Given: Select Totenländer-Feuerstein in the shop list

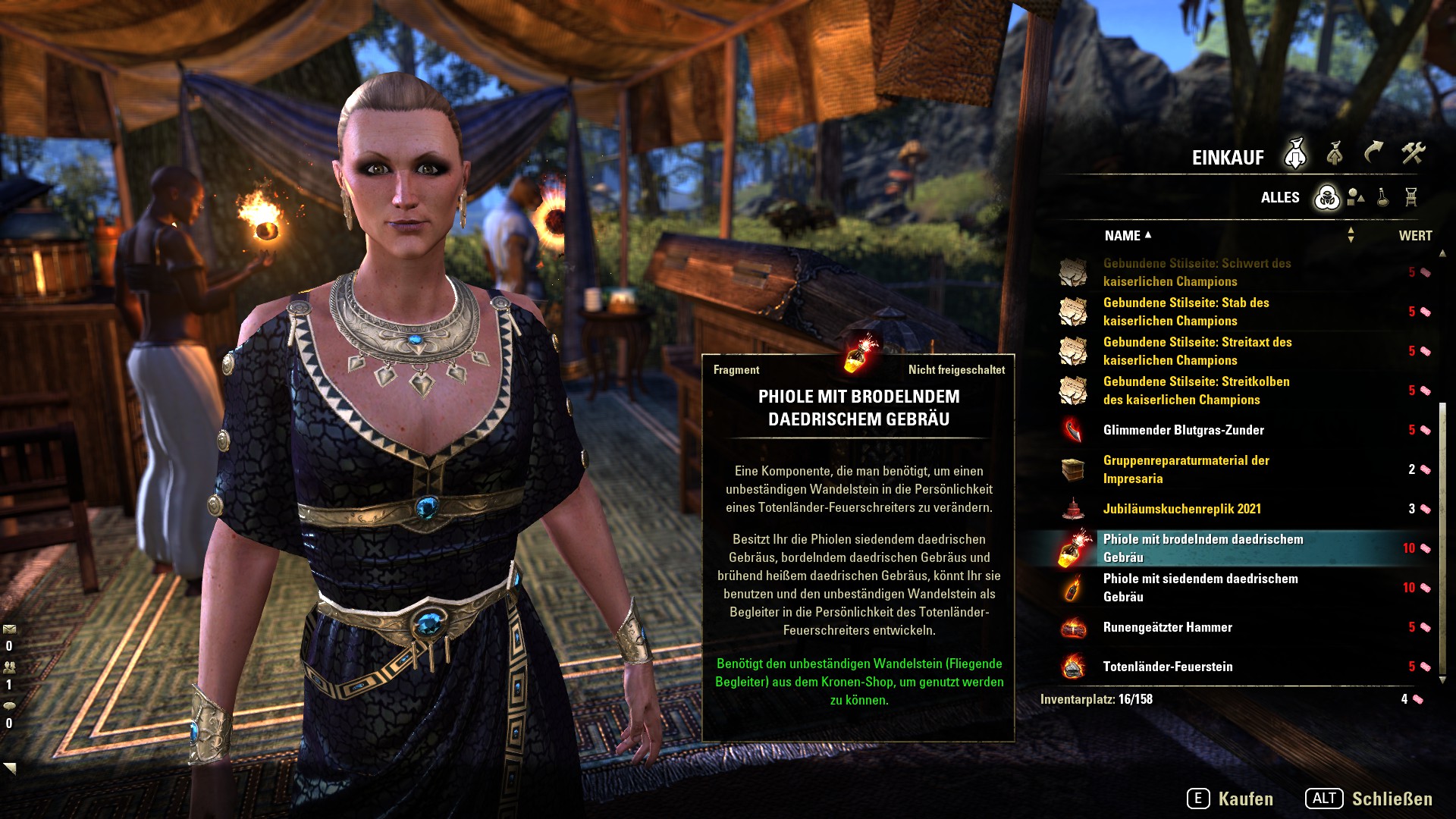Looking at the screenshot, I should point(1167,667).
